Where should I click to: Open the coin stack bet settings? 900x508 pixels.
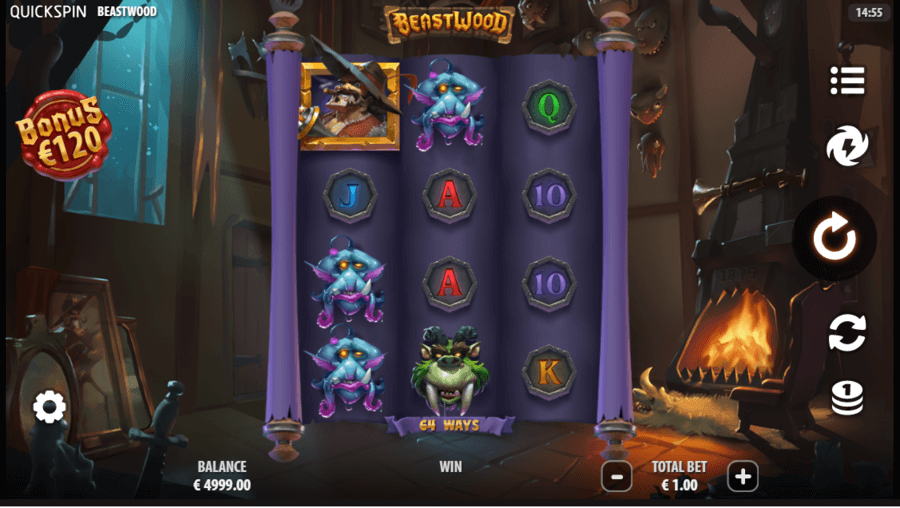pos(846,398)
